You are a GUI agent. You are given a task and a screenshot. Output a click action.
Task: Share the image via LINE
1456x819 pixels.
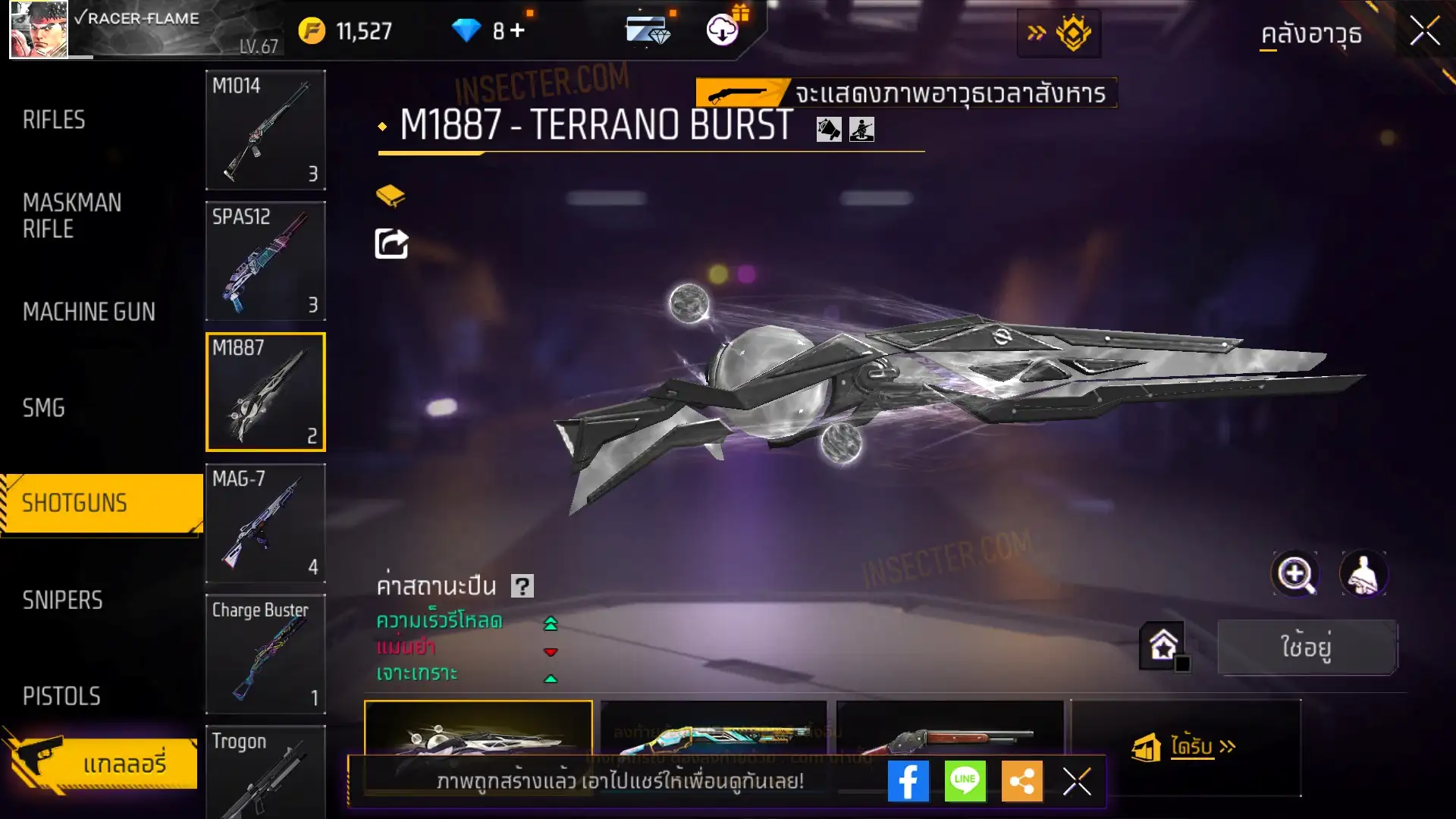coord(965,781)
